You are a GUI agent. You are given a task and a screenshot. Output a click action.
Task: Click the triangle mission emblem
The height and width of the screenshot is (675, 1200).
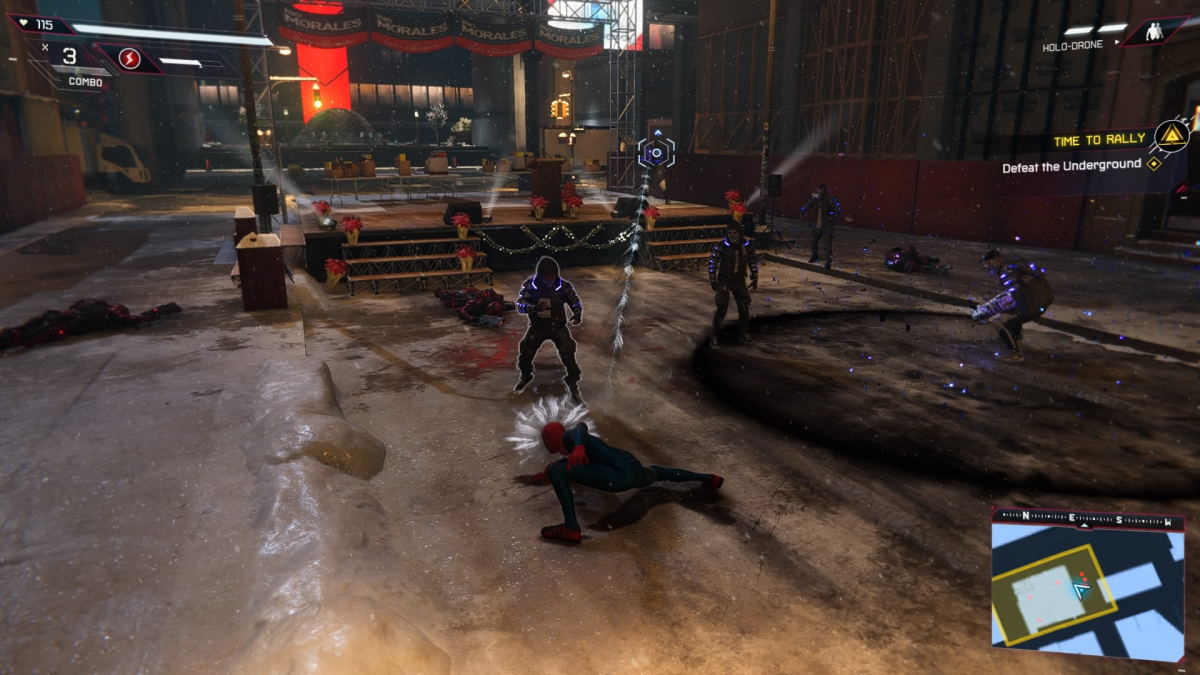[x=1171, y=135]
